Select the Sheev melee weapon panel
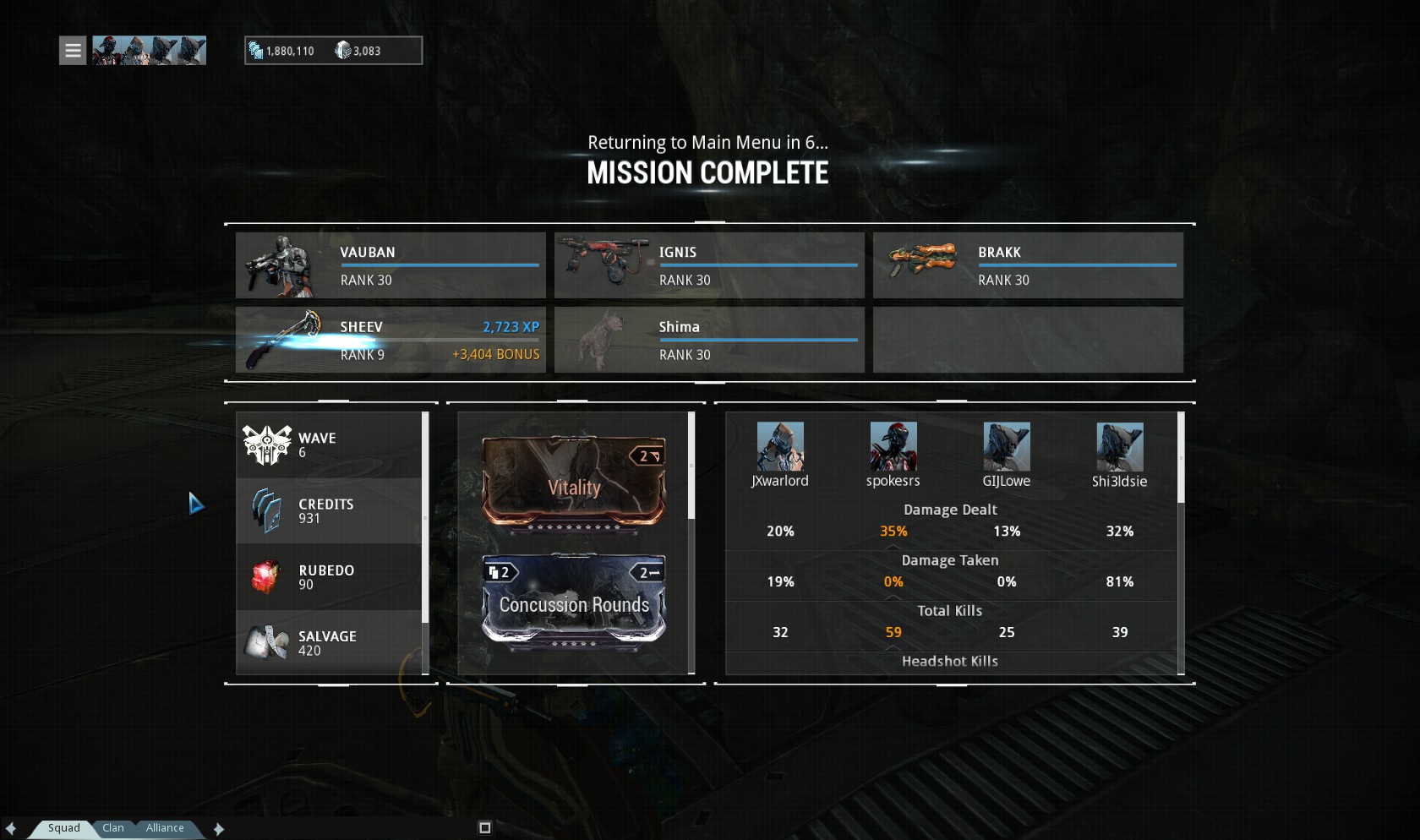Viewport: 1420px width, 840px height. 390,340
